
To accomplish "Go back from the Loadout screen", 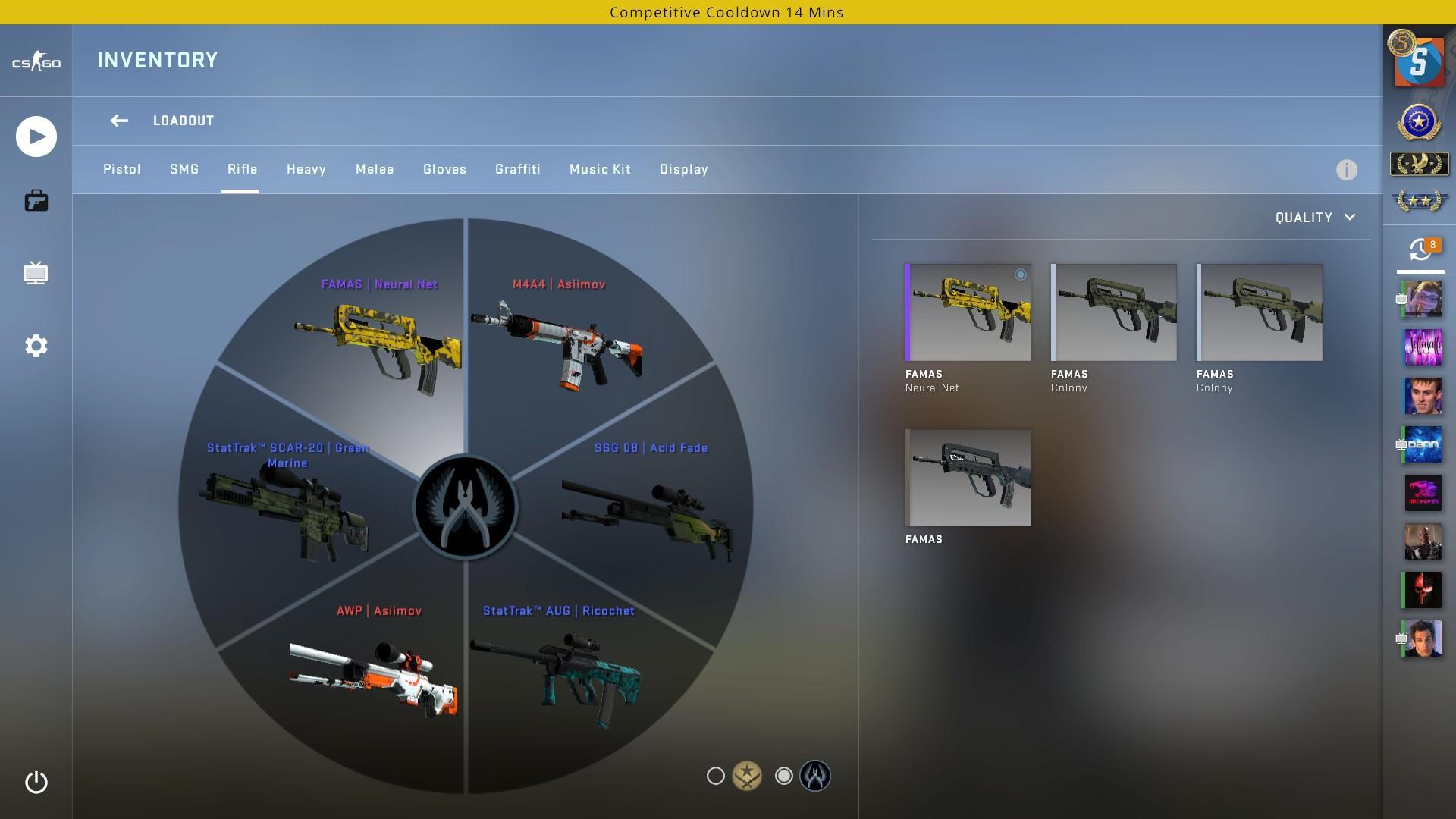I will pyautogui.click(x=119, y=121).
